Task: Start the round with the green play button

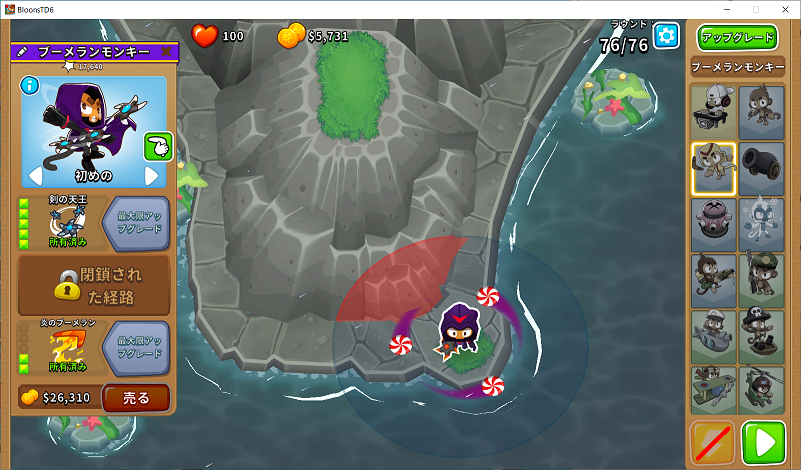Action: (x=763, y=443)
